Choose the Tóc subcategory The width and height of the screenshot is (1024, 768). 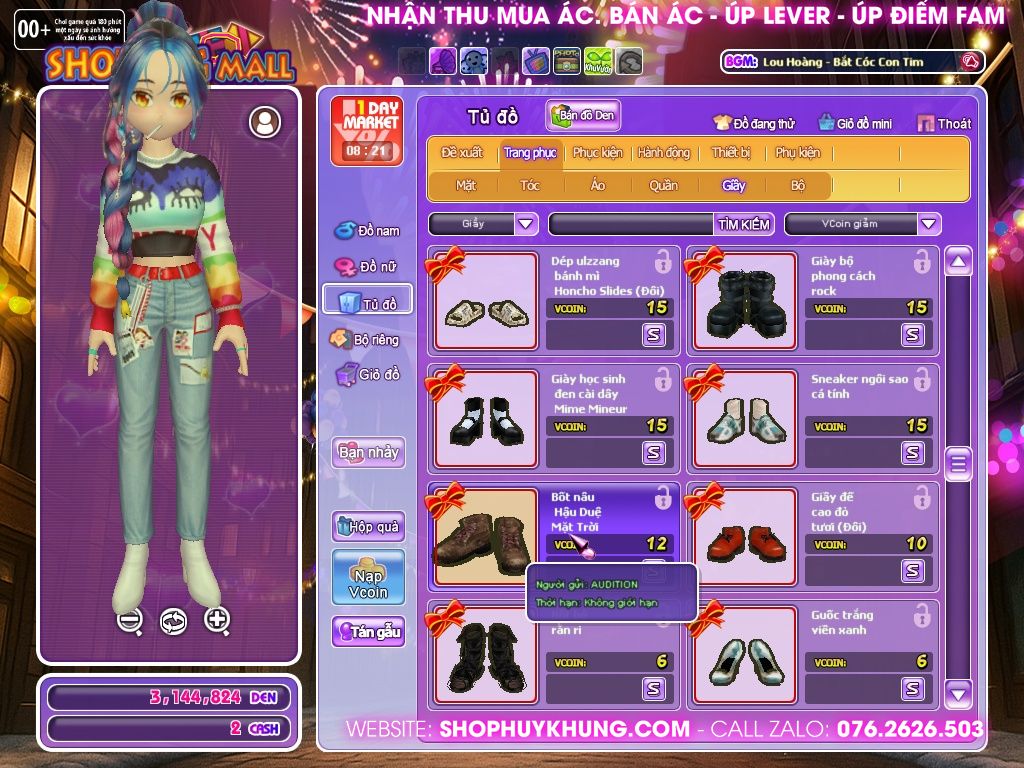coord(530,185)
